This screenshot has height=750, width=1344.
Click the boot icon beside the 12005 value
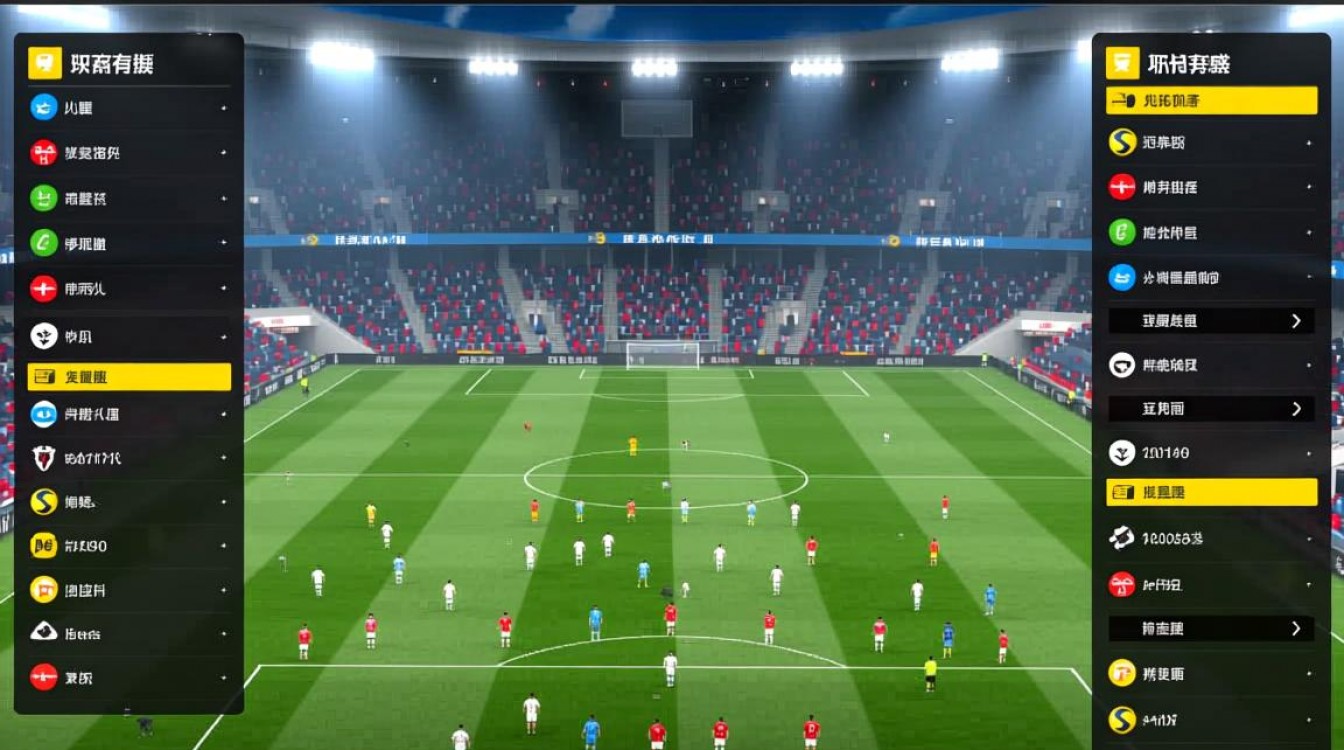[1121, 538]
